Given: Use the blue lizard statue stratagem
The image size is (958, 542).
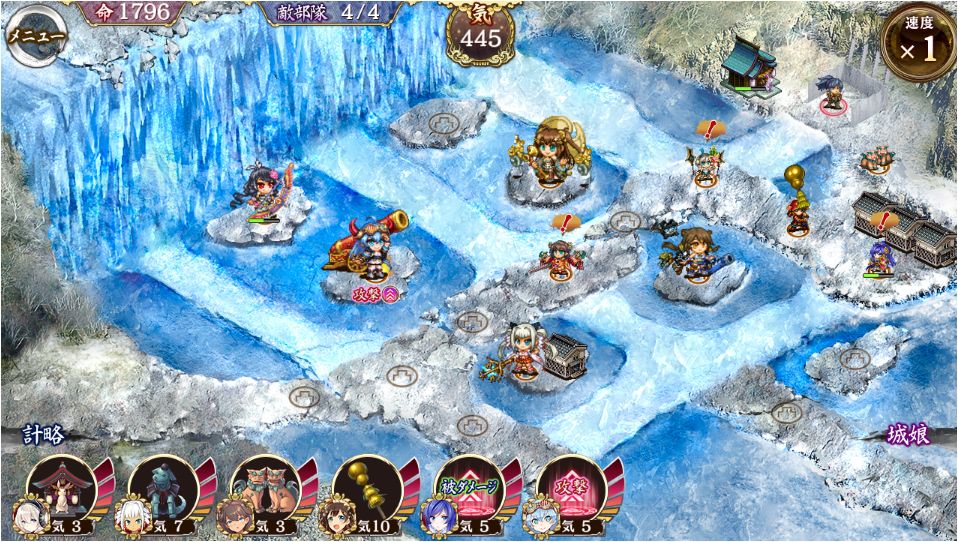Looking at the screenshot, I should (163, 492).
